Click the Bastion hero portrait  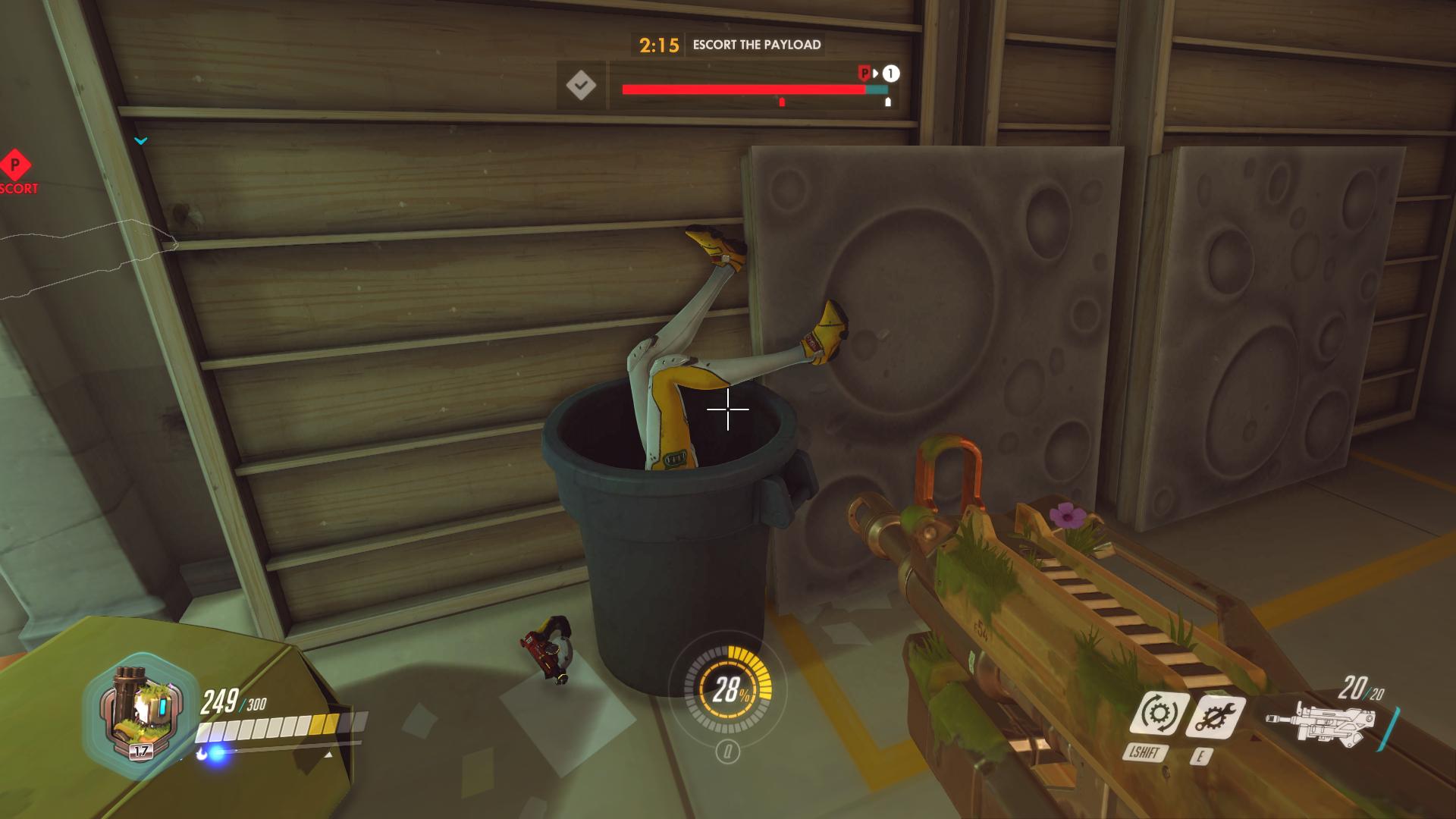[x=142, y=714]
